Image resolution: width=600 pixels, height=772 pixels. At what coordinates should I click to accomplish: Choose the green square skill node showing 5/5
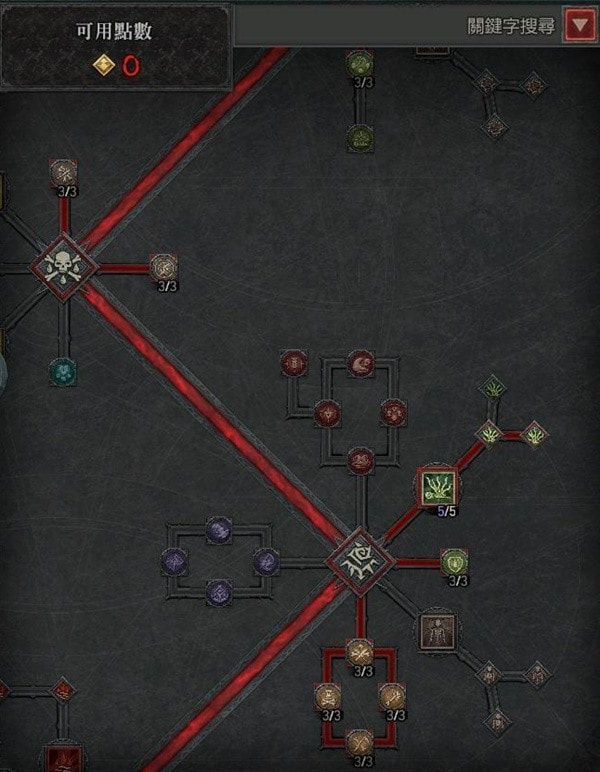point(436,486)
